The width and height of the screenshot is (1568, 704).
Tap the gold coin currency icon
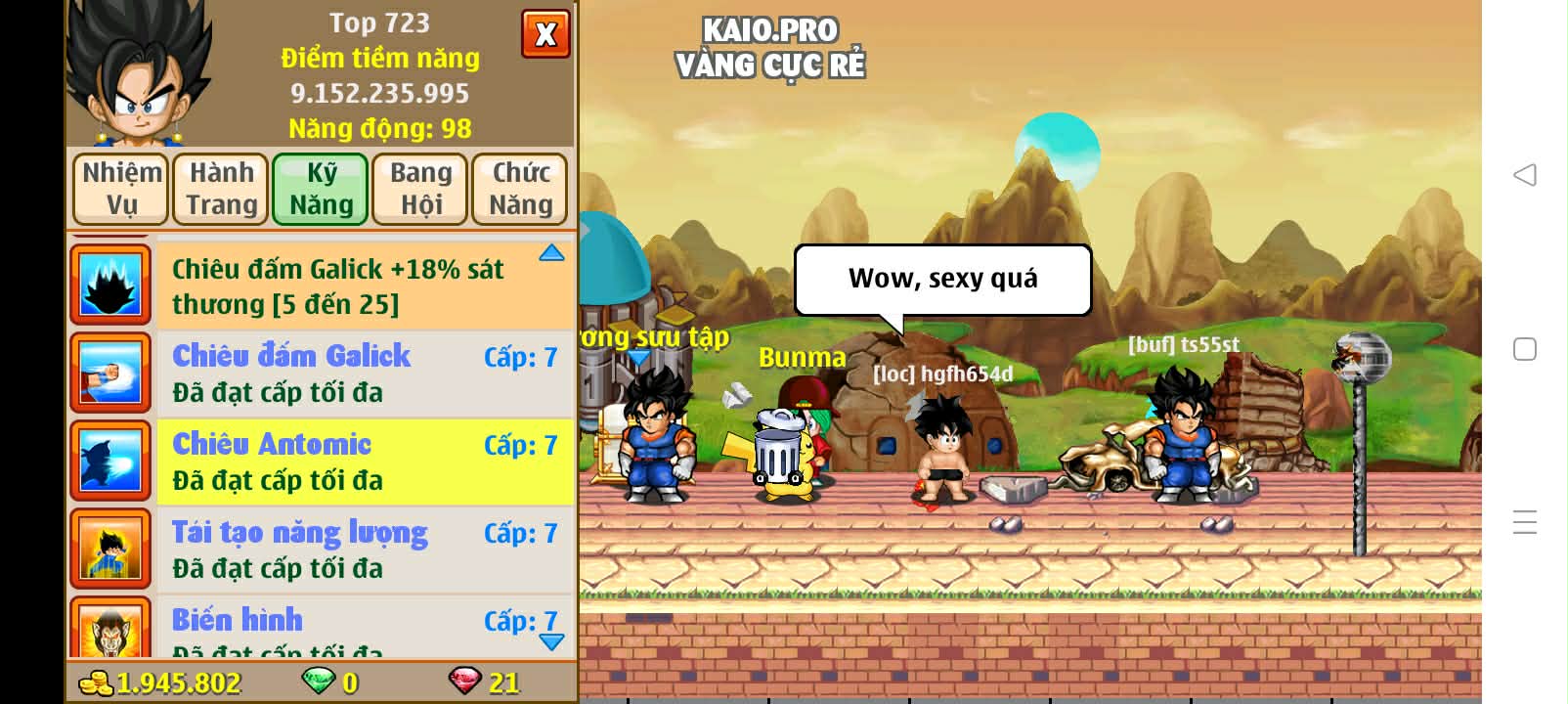(93, 682)
